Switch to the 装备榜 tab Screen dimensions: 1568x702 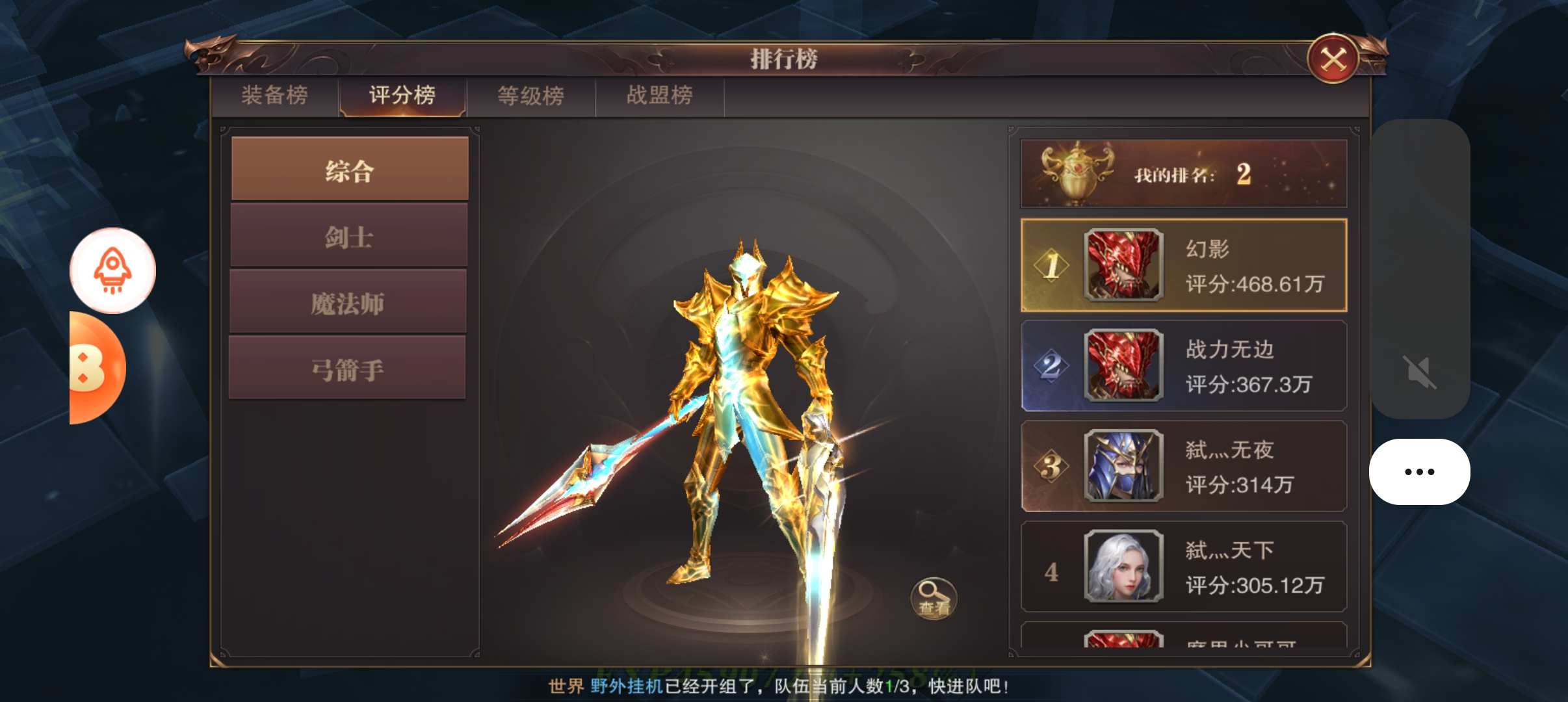[x=274, y=96]
